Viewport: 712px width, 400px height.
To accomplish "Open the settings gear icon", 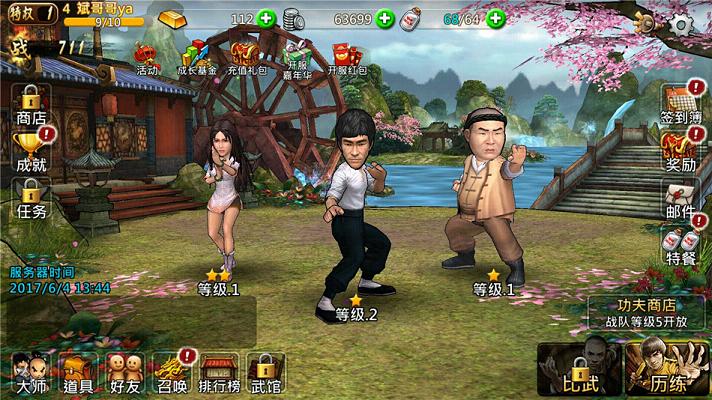I will tap(682, 25).
